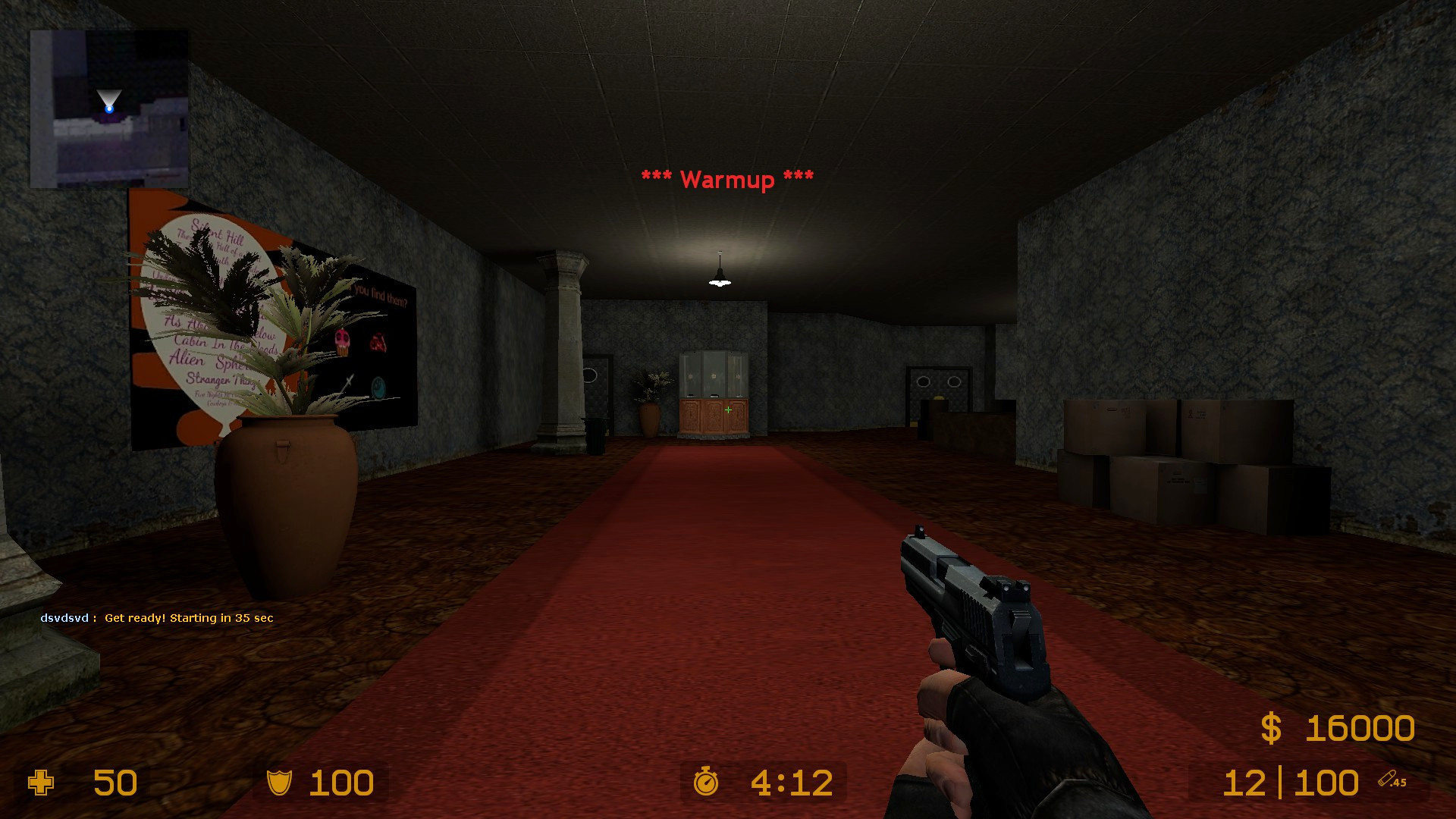Select the armor shield icon
The width and height of the screenshot is (1456, 819).
point(280,783)
